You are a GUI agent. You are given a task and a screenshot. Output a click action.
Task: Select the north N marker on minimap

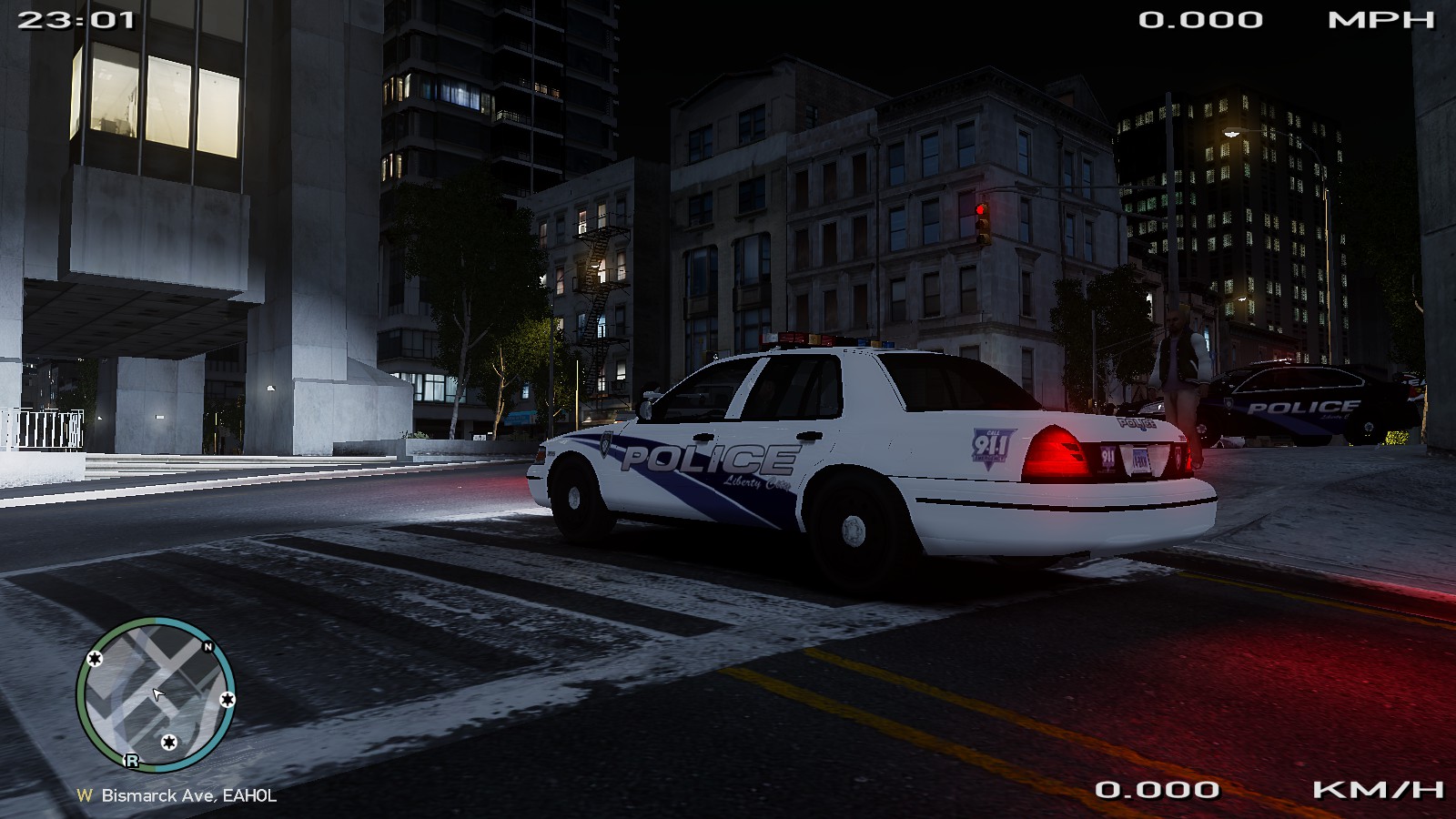click(x=207, y=647)
